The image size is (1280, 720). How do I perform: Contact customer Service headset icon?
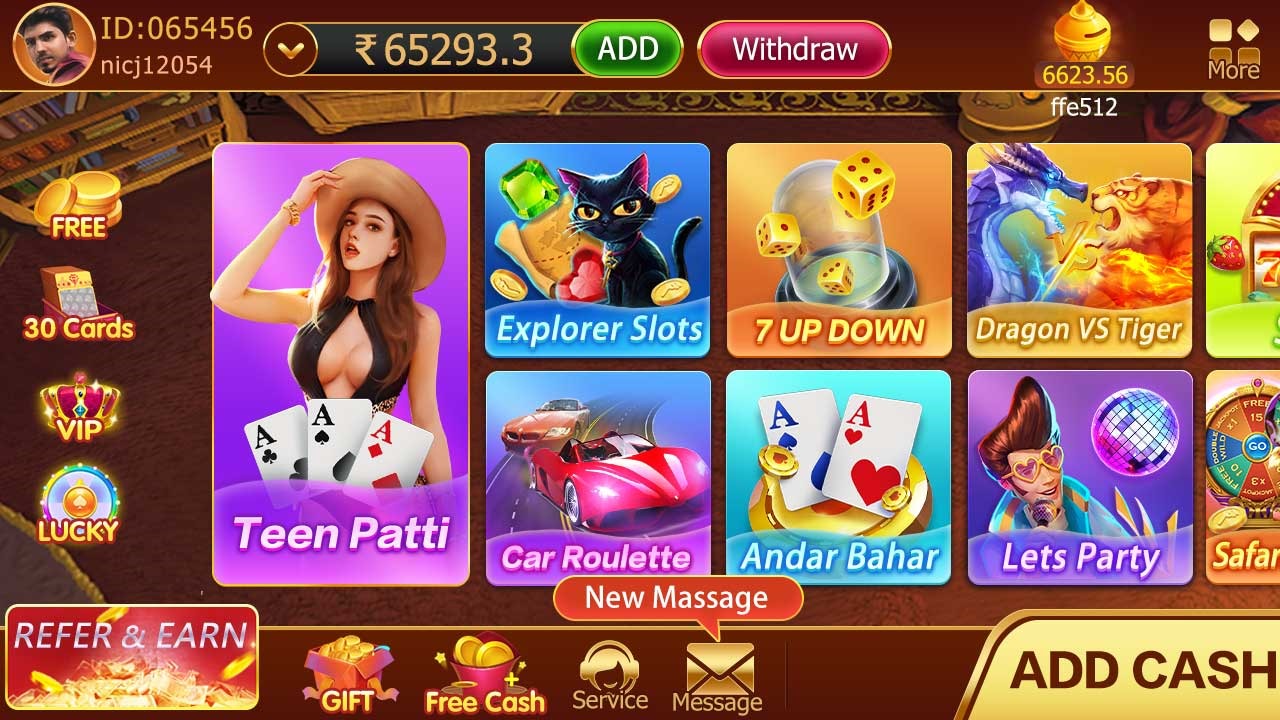610,676
